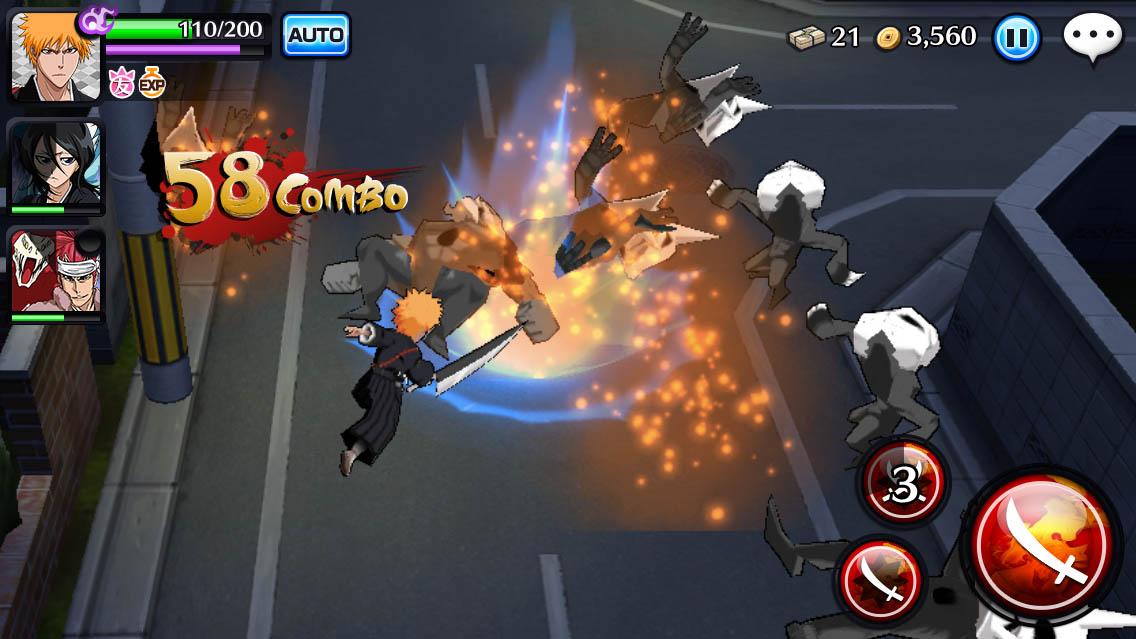Activate the small sword slash skill
The image size is (1136, 639).
coord(881,580)
